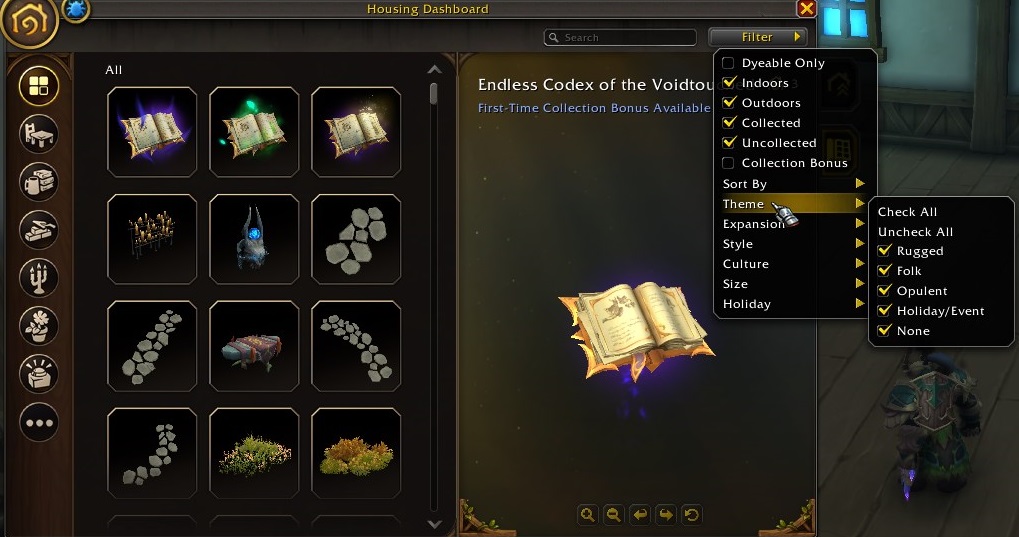Screen dimensions: 1019x537
Task: Toggle the Uncollected filter checkbox
Action: click(729, 143)
